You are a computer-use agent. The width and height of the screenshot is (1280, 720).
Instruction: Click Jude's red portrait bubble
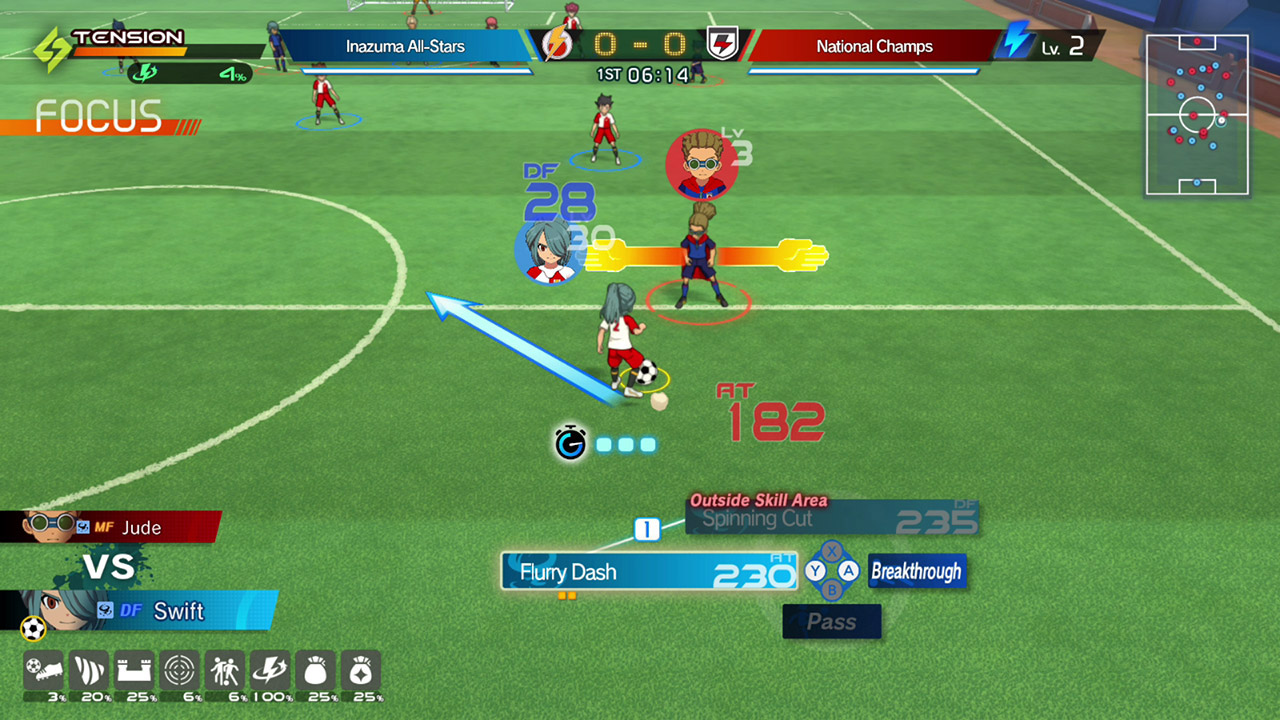[701, 164]
